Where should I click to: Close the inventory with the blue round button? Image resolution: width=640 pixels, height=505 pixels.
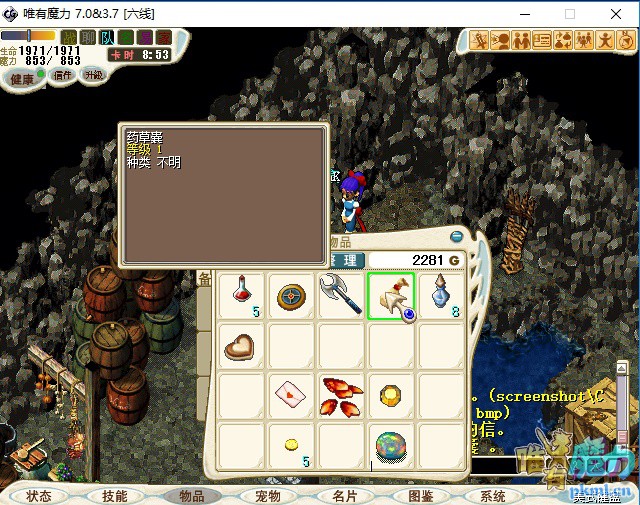pos(457,237)
